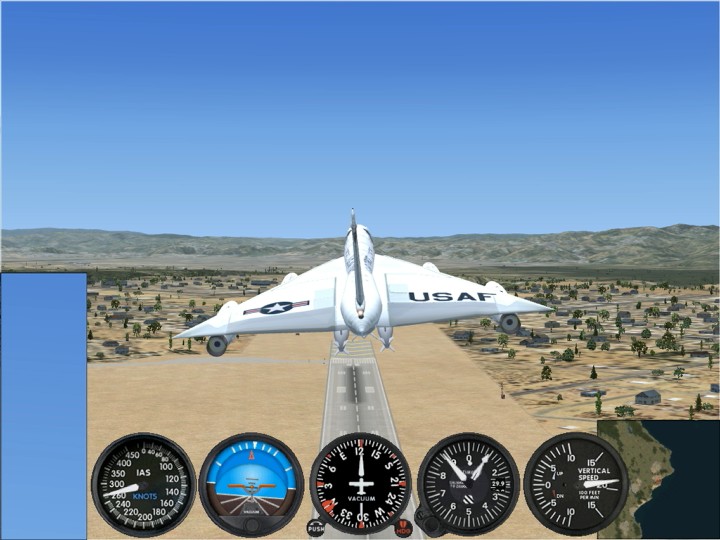The image size is (720, 540).
Task: Open the satellite map in the corner
Action: pyautogui.click(x=658, y=480)
